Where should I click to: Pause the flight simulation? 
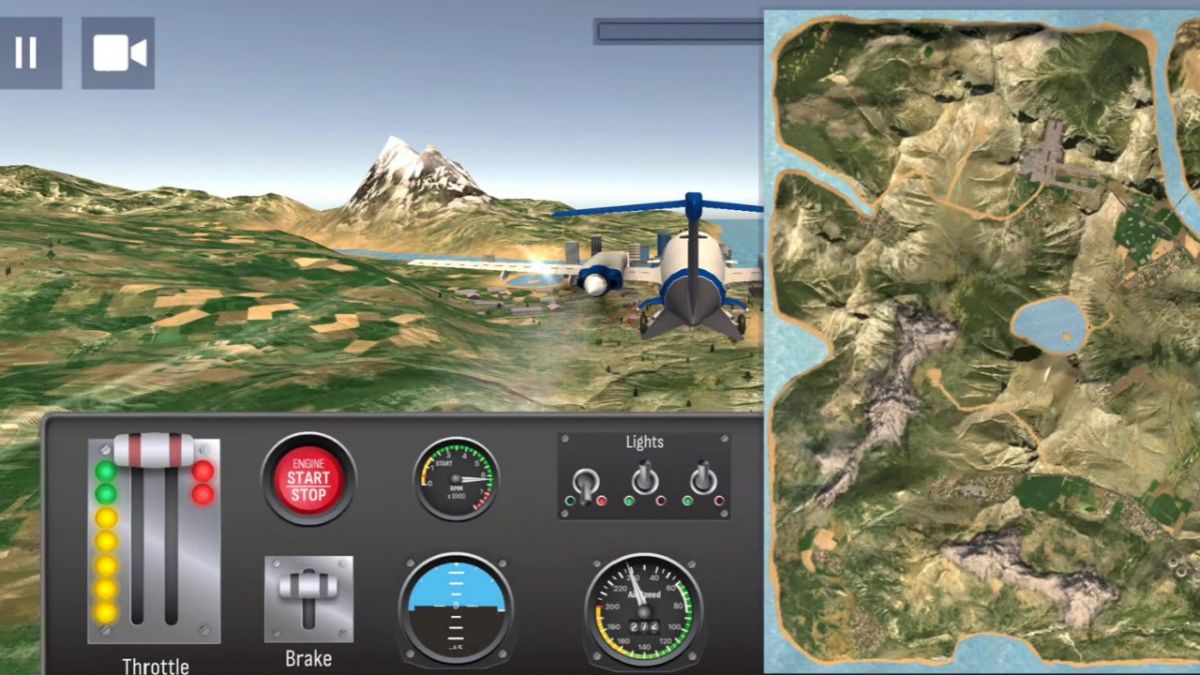click(x=27, y=53)
